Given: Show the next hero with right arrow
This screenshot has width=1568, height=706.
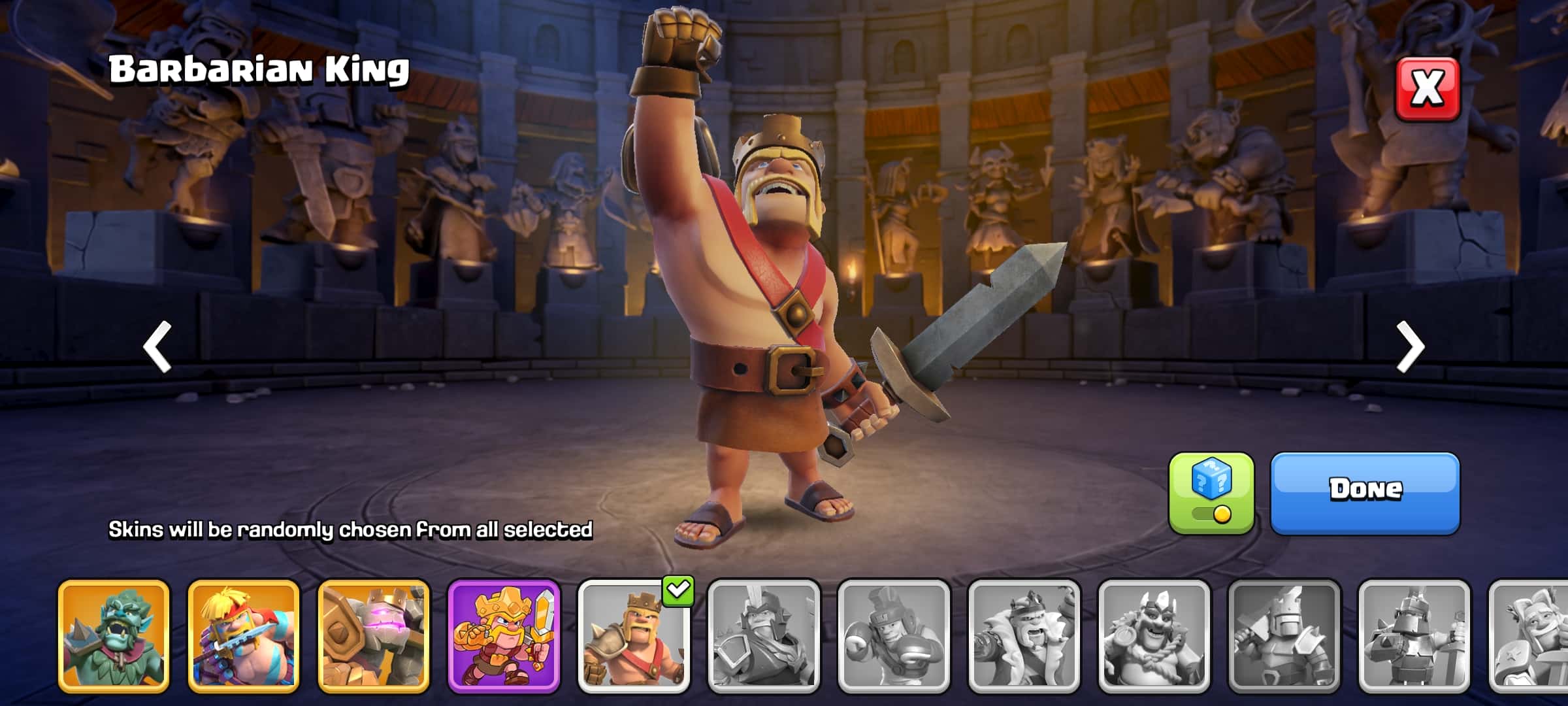Looking at the screenshot, I should pyautogui.click(x=1410, y=346).
